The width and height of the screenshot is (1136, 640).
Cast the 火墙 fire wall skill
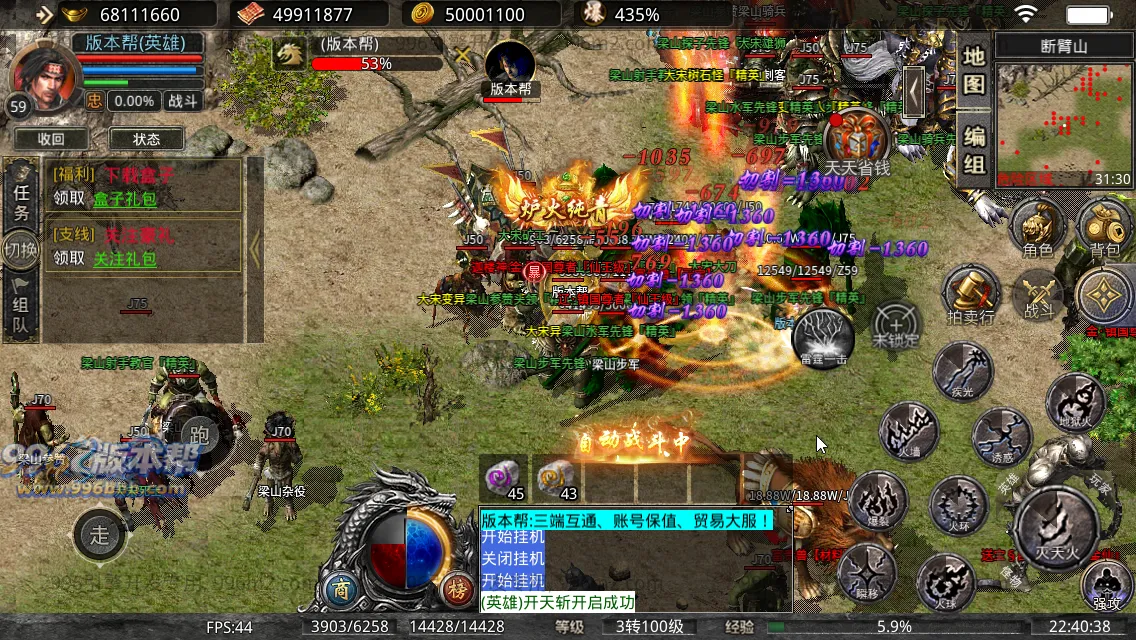[908, 432]
